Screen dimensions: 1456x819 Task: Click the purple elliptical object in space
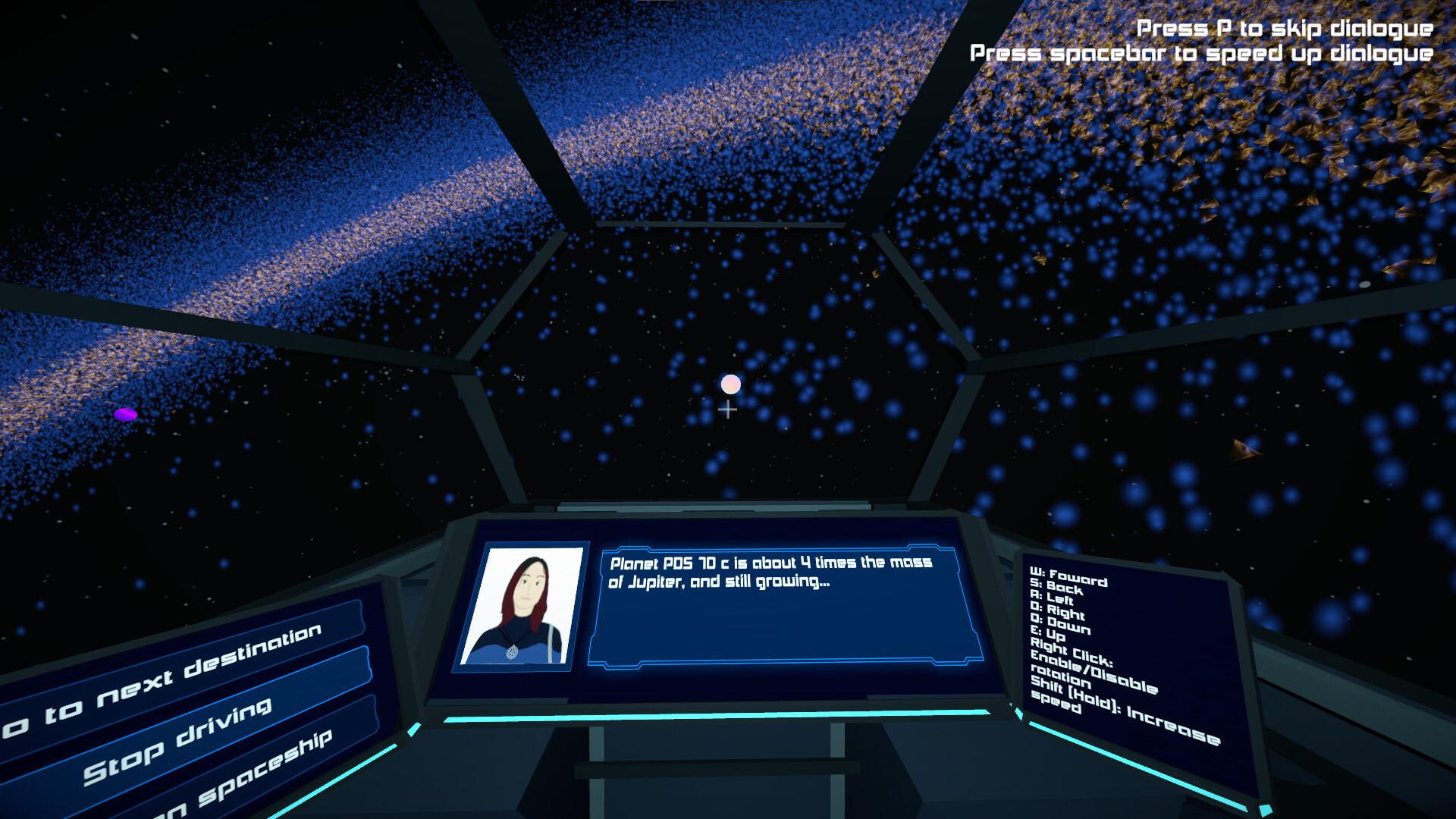(x=125, y=413)
